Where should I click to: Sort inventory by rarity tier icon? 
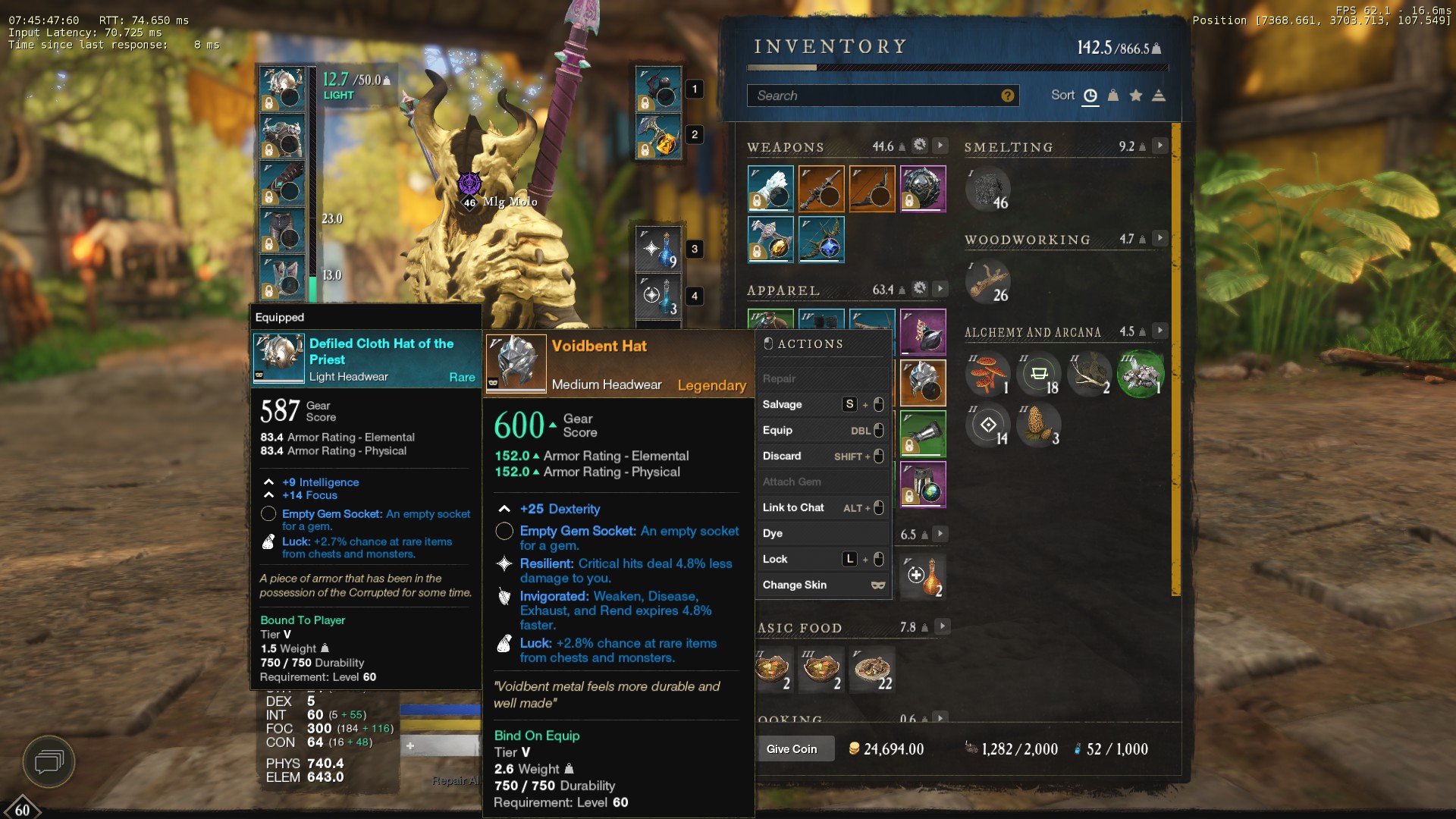[x=1158, y=95]
